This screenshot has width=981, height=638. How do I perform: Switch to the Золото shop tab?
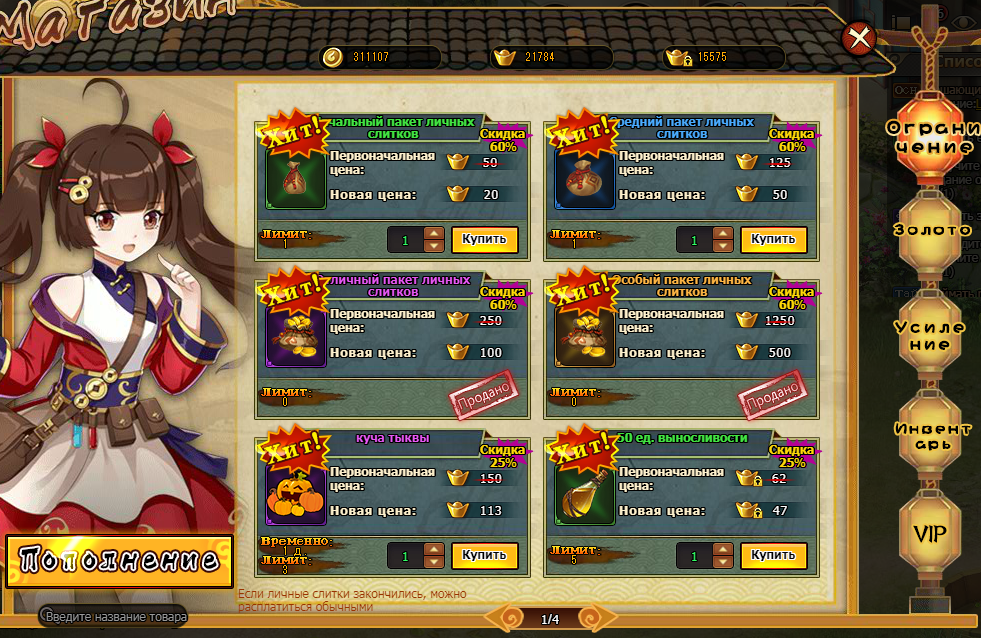coord(932,230)
